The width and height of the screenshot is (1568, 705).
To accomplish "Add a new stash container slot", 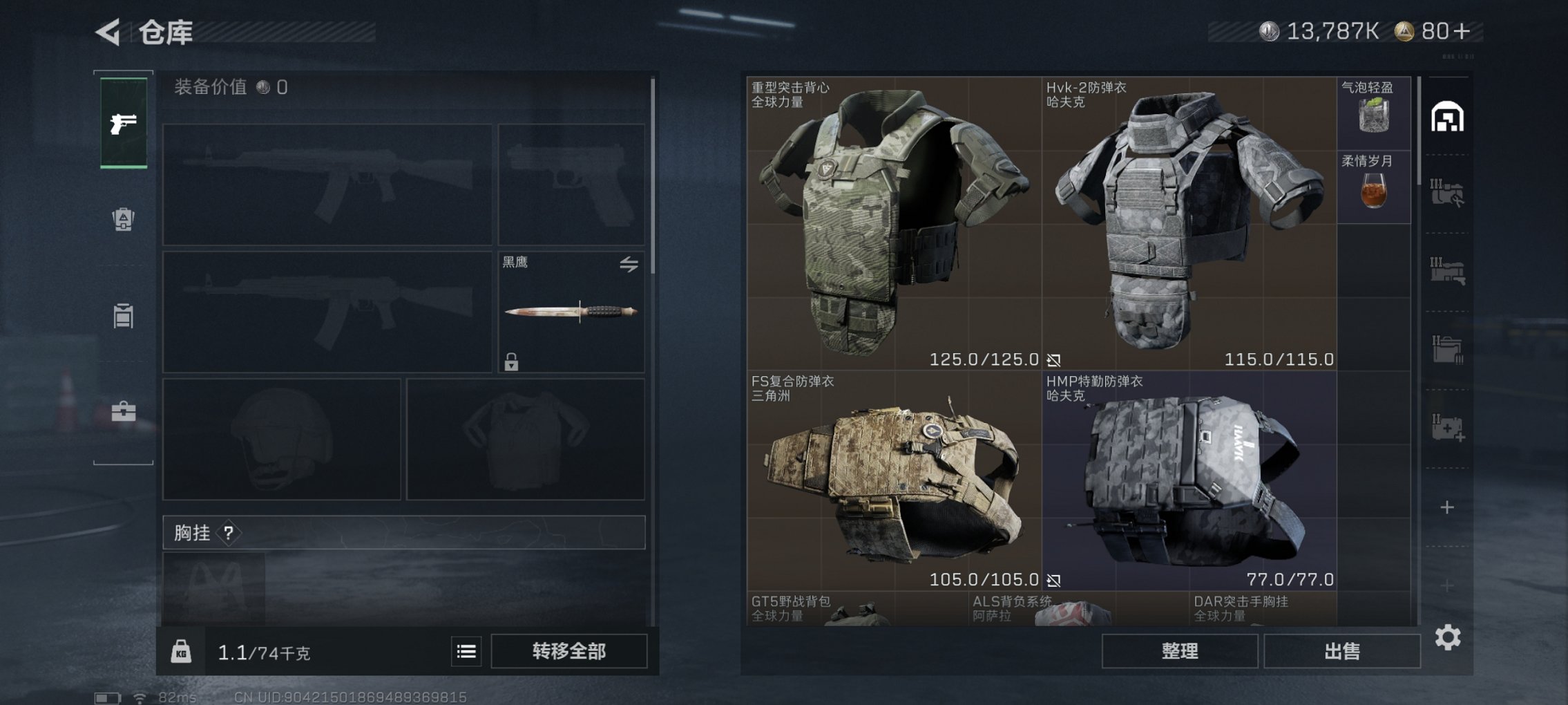I will pos(1448,508).
